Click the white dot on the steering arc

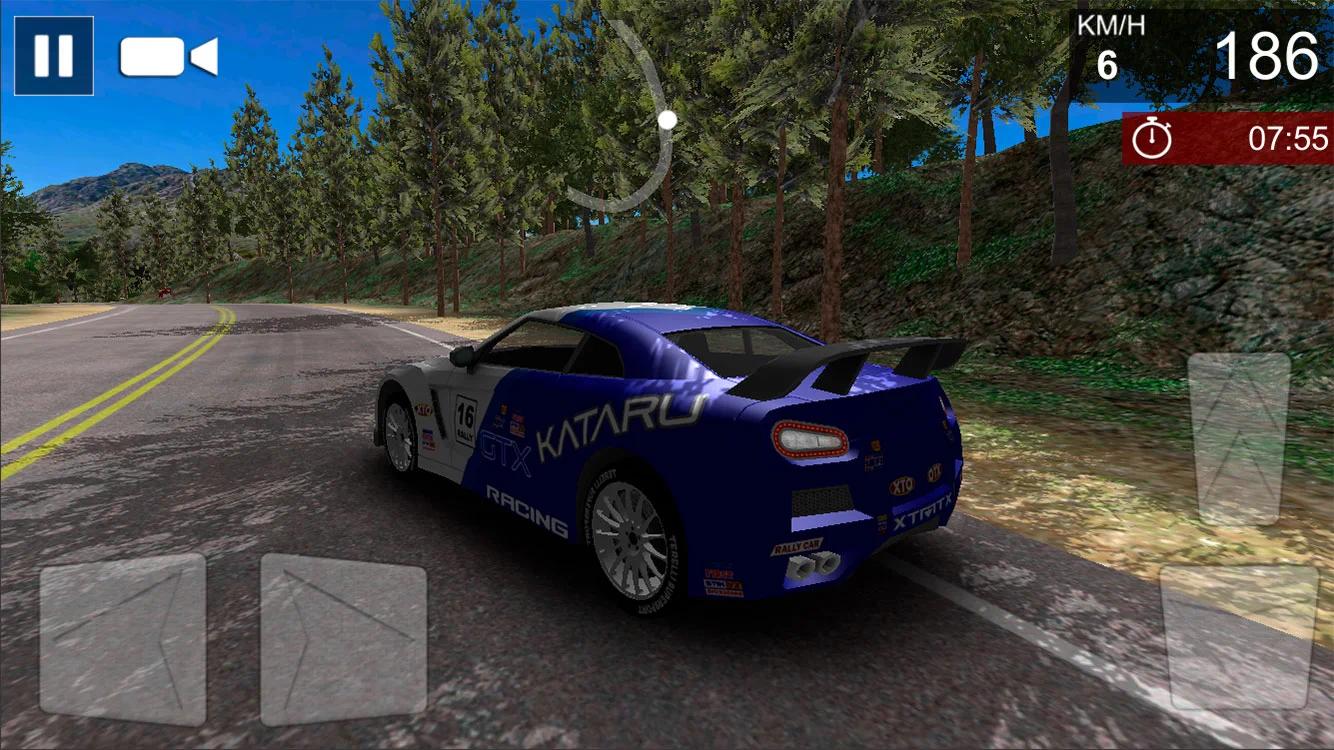[x=668, y=119]
